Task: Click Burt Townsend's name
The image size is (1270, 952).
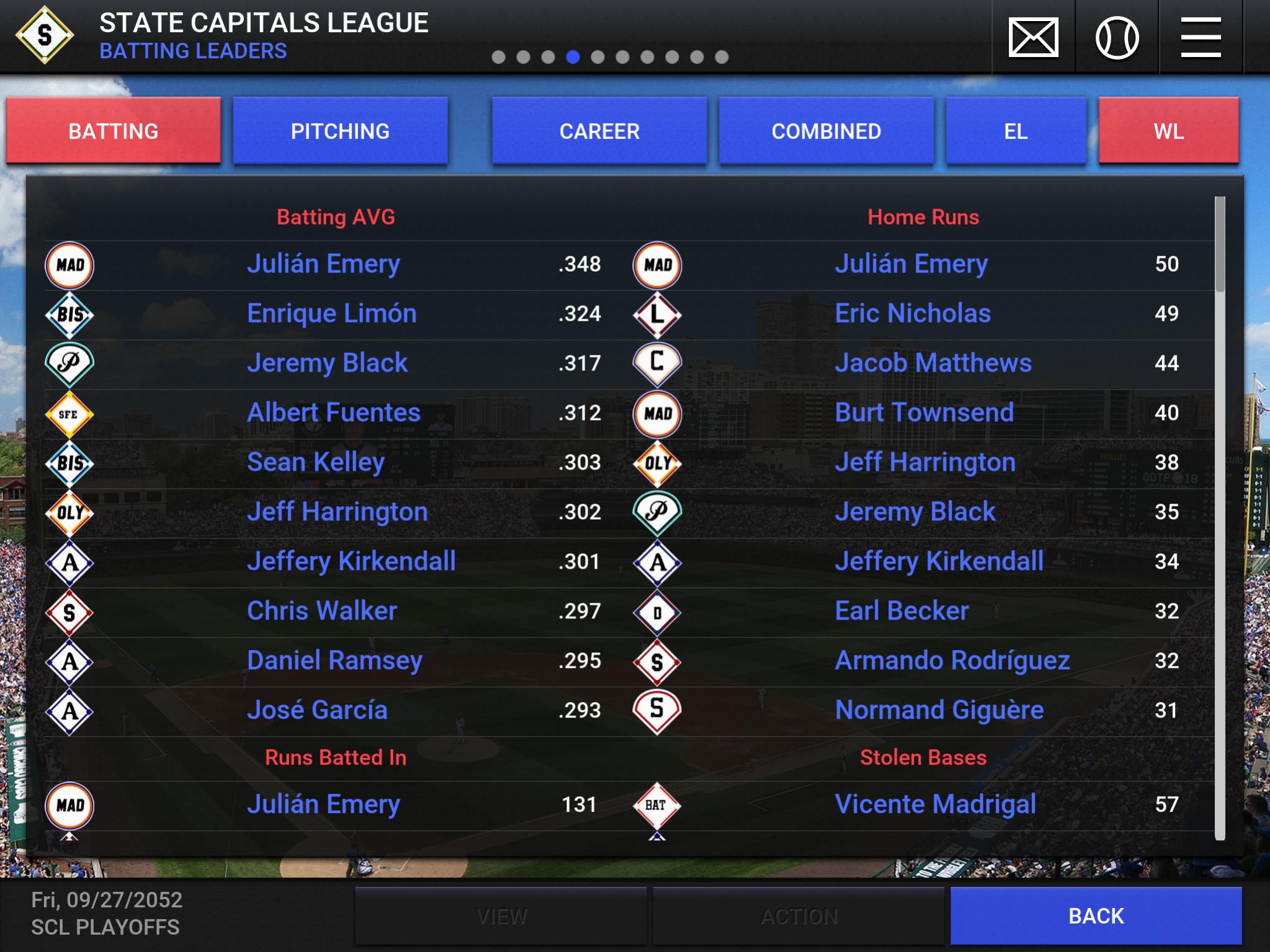Action: (924, 413)
